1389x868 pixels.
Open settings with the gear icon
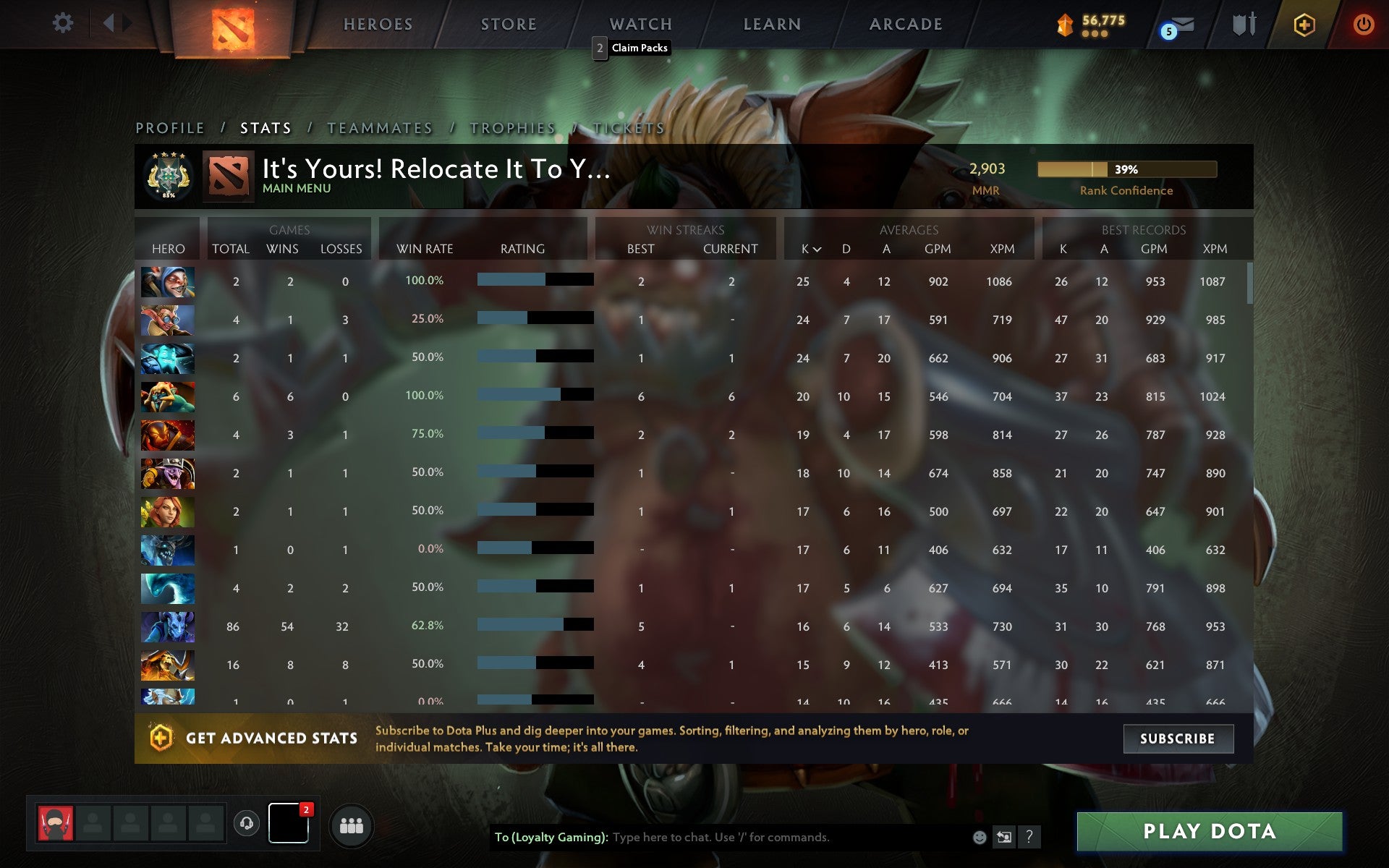coord(64,23)
